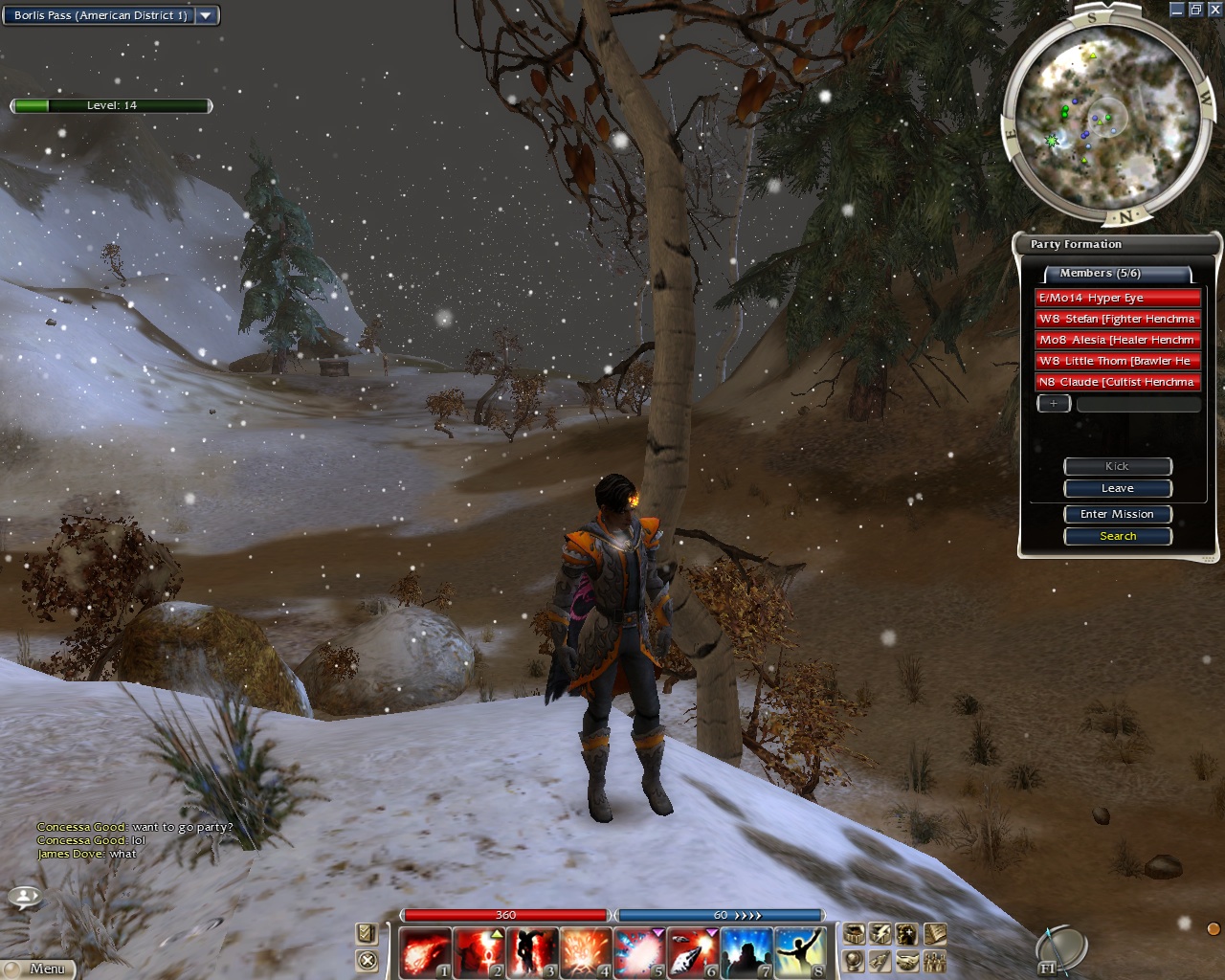Activate the fireball skill in slot 1
This screenshot has width=1225, height=980.
(424, 953)
